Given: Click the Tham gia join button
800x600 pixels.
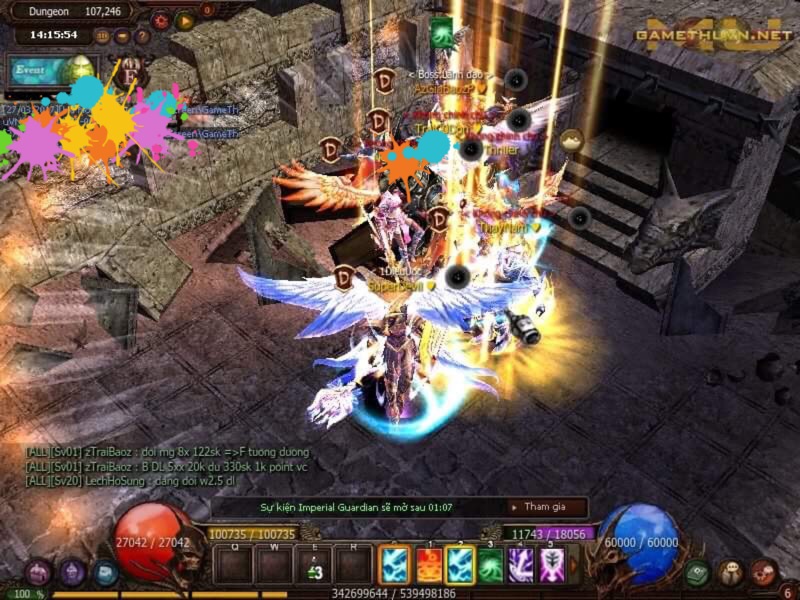Looking at the screenshot, I should tap(543, 508).
